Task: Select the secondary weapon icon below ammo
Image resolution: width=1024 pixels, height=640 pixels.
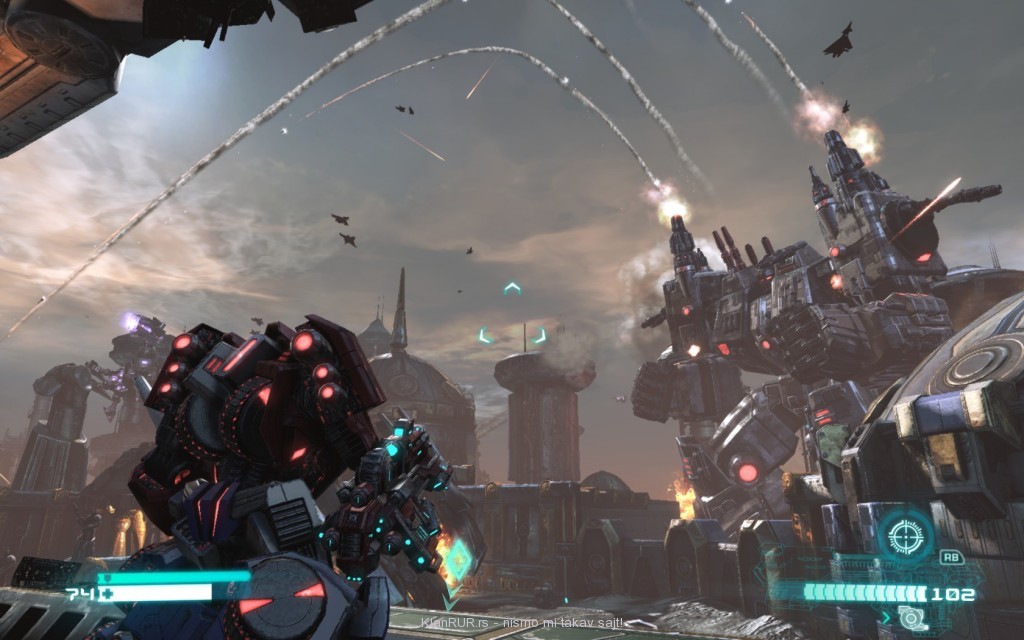Action: pos(912,618)
